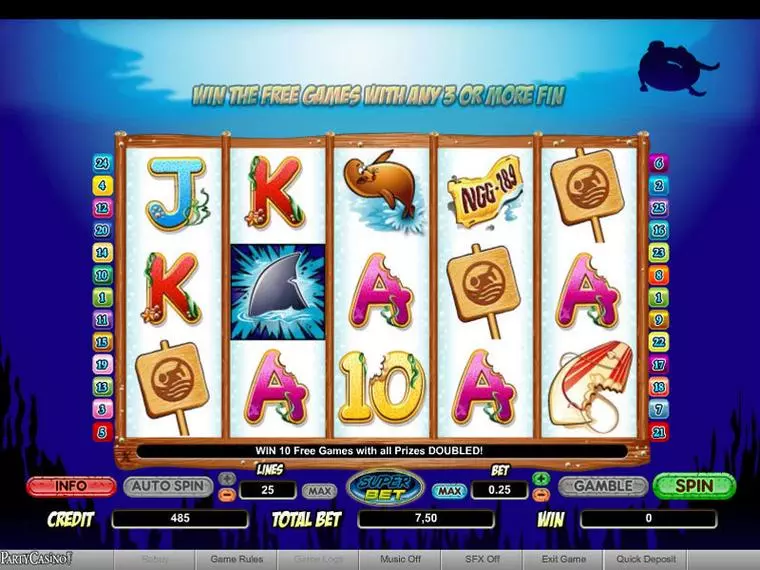
Task: Lower the bet with the orange minus
Action: [x=541, y=494]
